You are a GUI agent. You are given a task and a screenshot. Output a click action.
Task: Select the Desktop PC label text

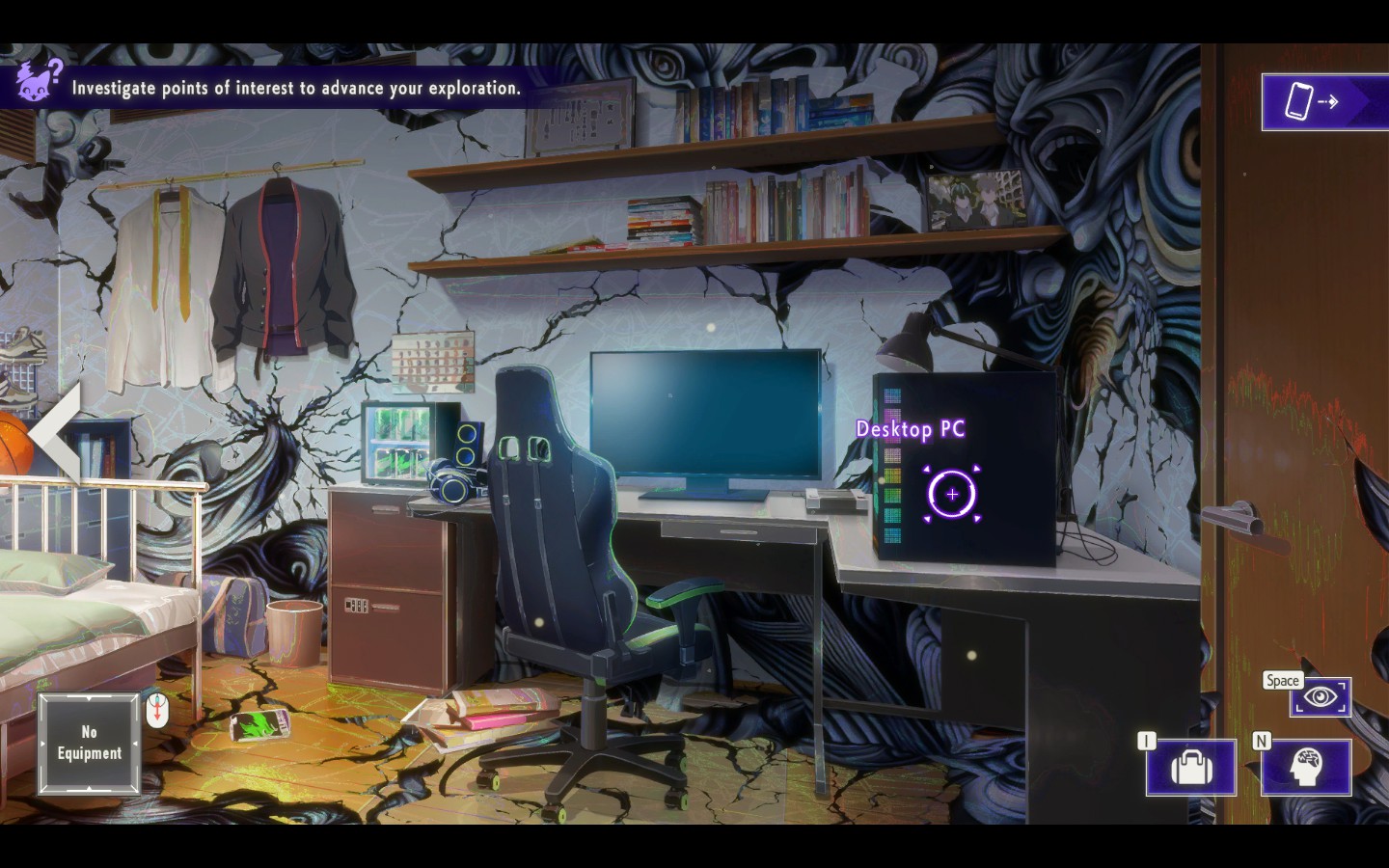point(912,429)
